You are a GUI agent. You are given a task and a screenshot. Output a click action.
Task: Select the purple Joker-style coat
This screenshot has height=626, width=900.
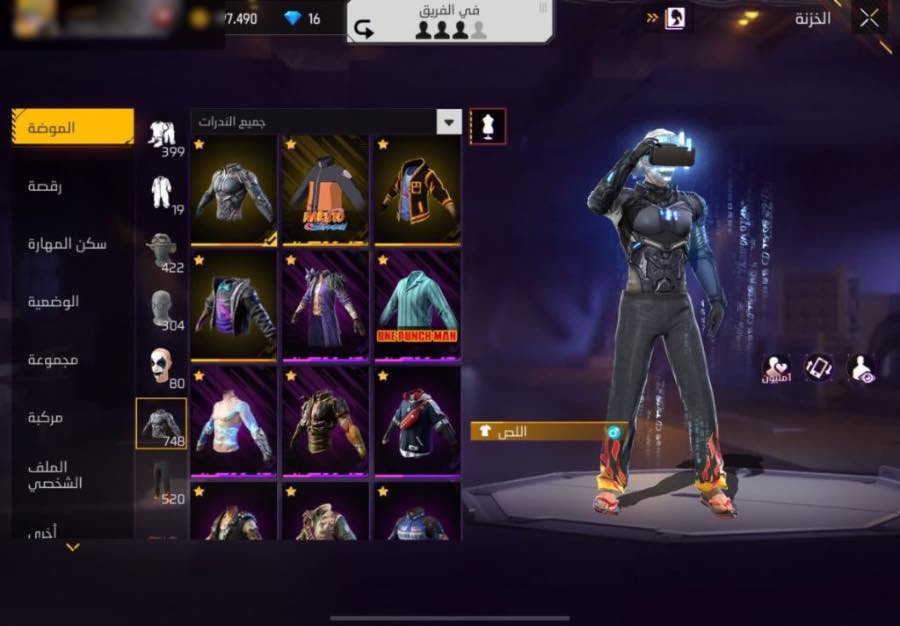coord(325,304)
